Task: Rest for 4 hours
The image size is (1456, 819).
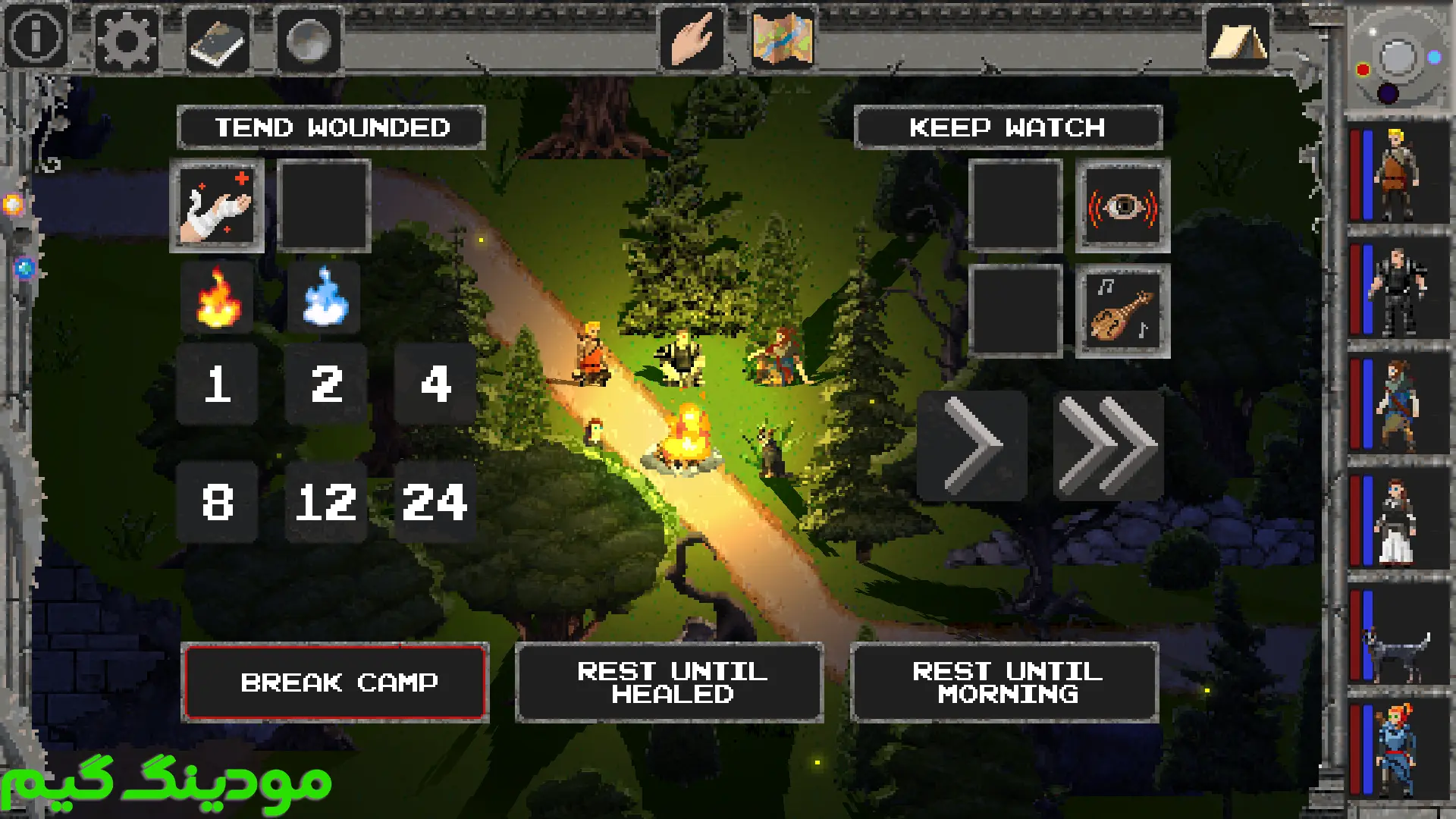Action: [435, 384]
